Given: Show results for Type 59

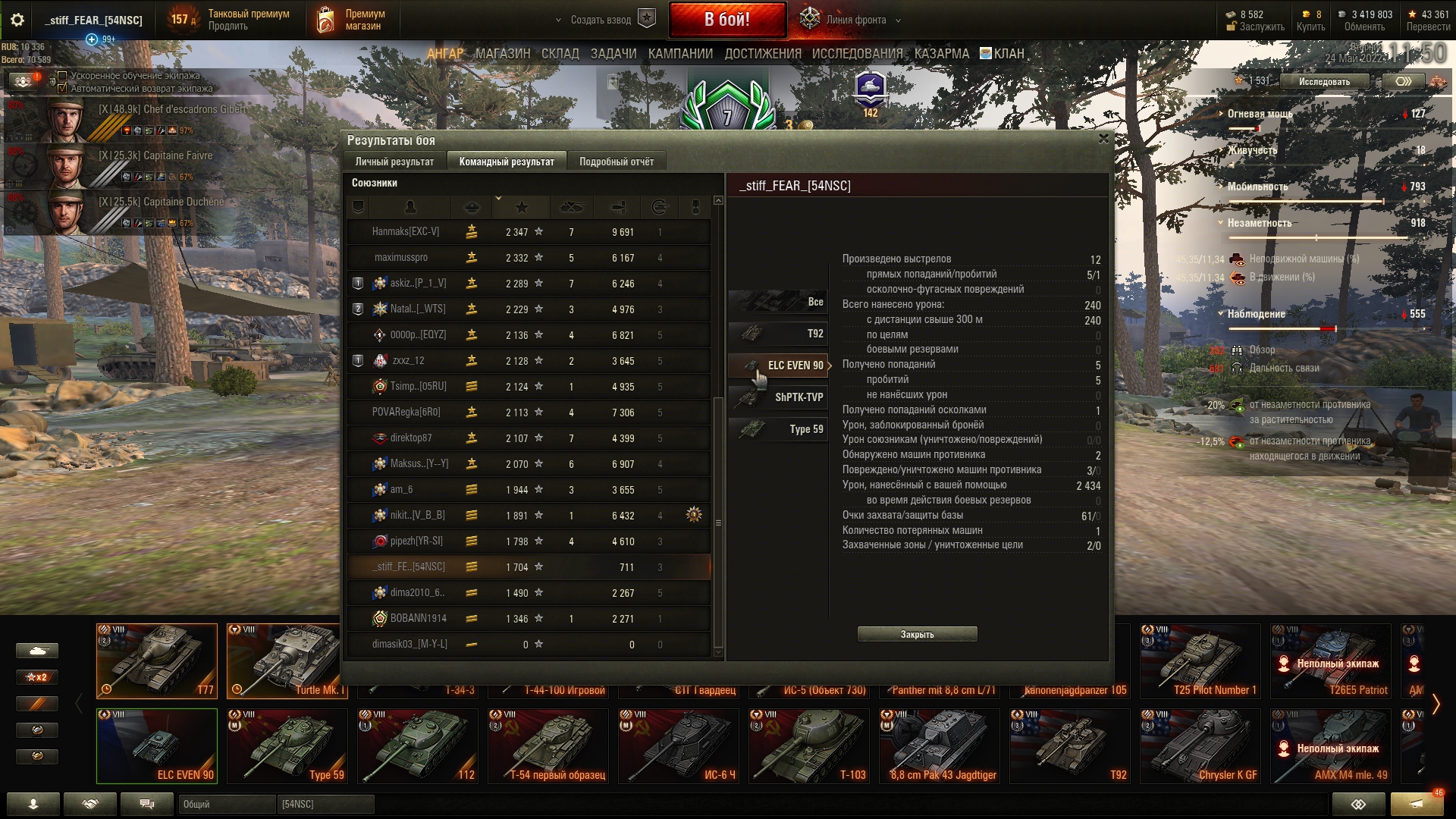Looking at the screenshot, I should coord(779,429).
